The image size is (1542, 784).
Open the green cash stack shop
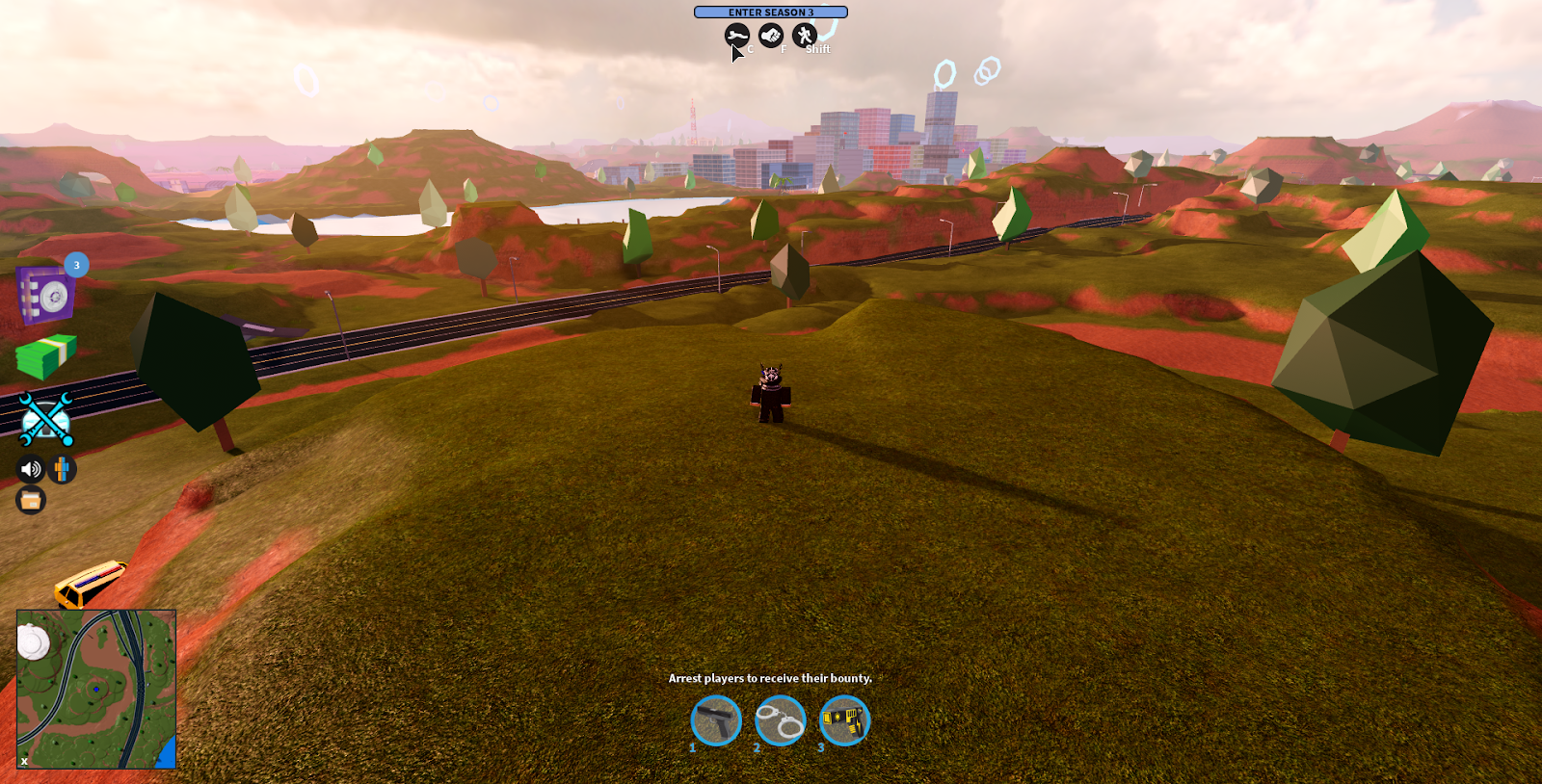(x=45, y=356)
